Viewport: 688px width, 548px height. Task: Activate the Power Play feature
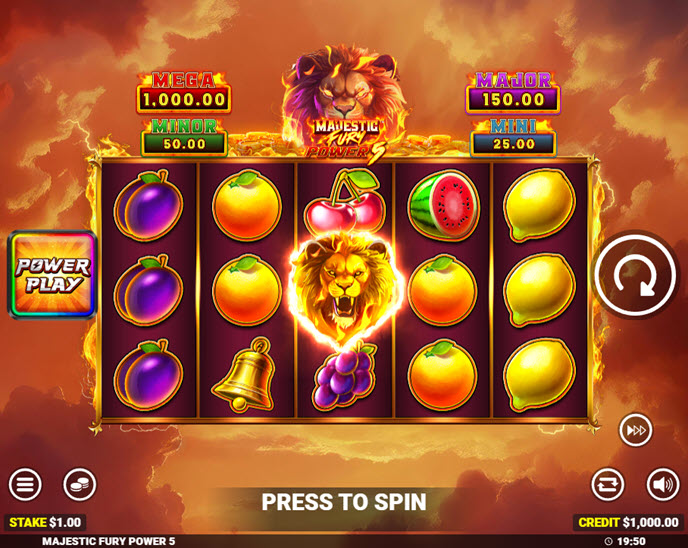click(53, 275)
